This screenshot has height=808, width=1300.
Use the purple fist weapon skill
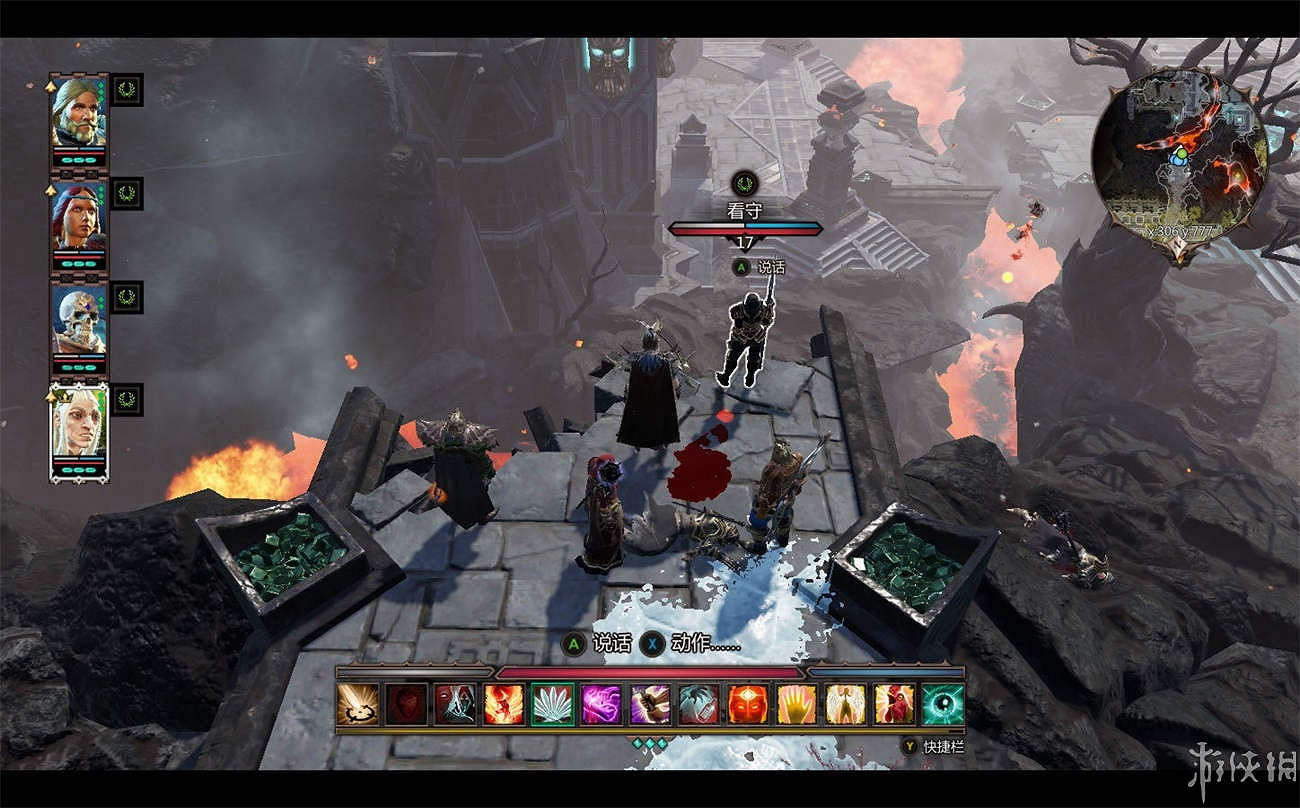pos(651,704)
